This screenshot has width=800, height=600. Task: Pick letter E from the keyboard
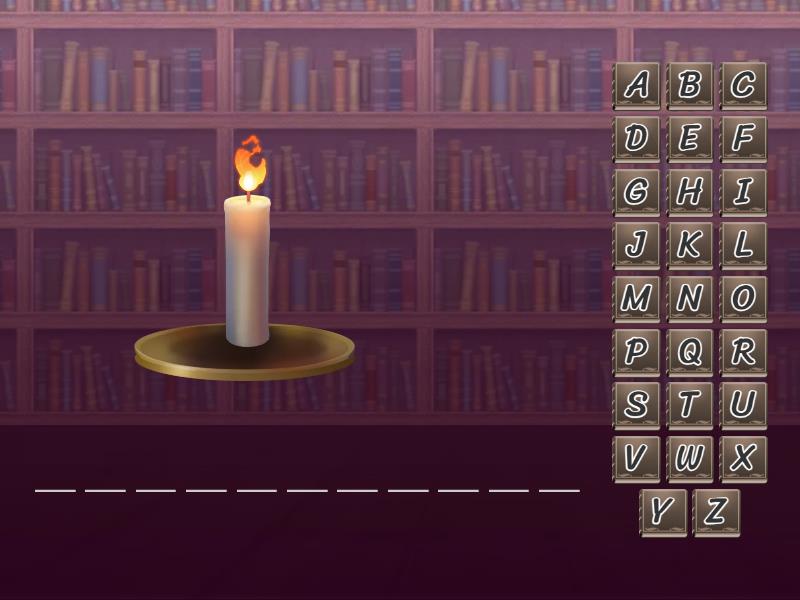click(x=689, y=139)
